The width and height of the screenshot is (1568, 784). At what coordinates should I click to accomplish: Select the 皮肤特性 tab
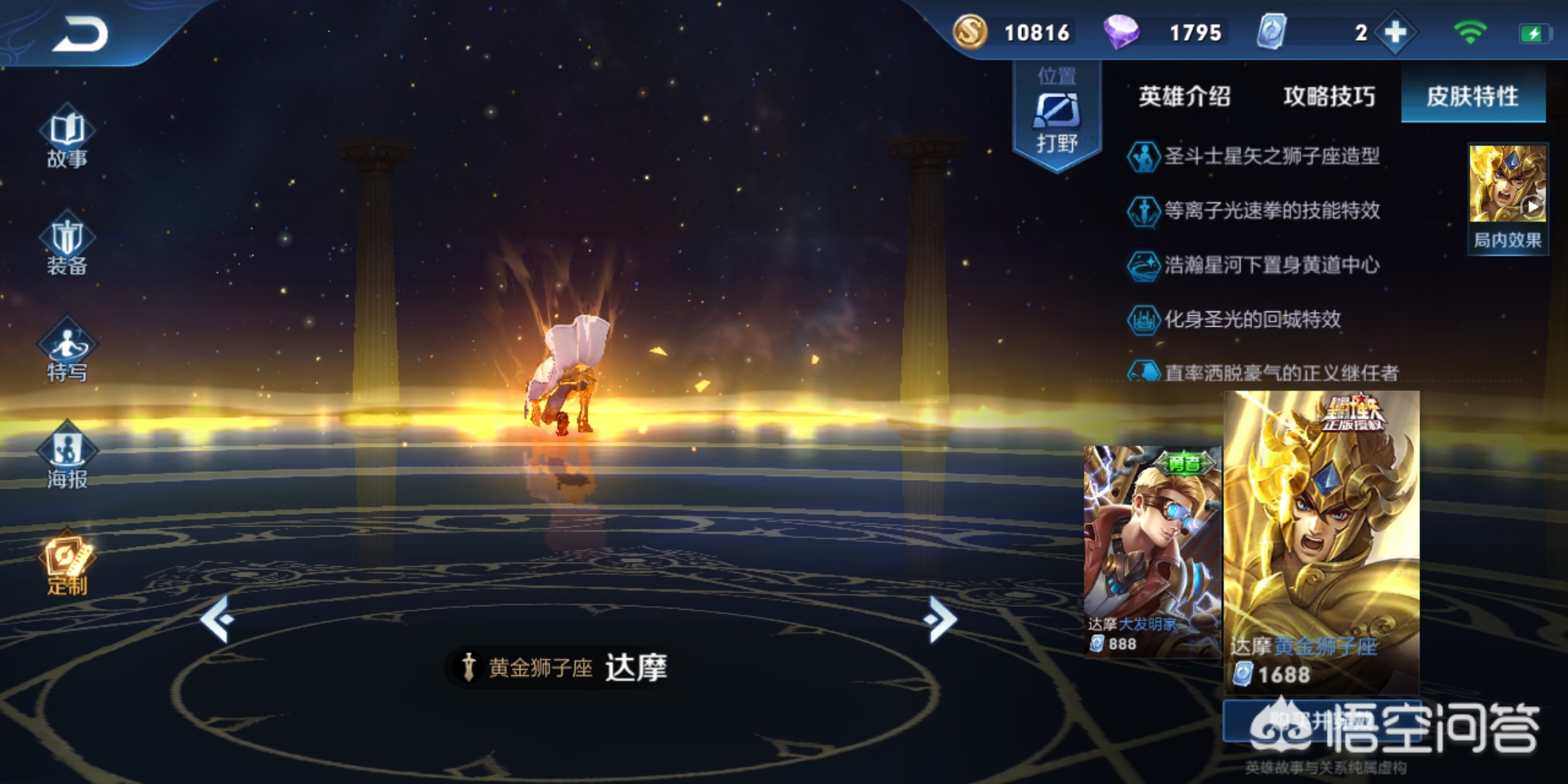click(1472, 97)
